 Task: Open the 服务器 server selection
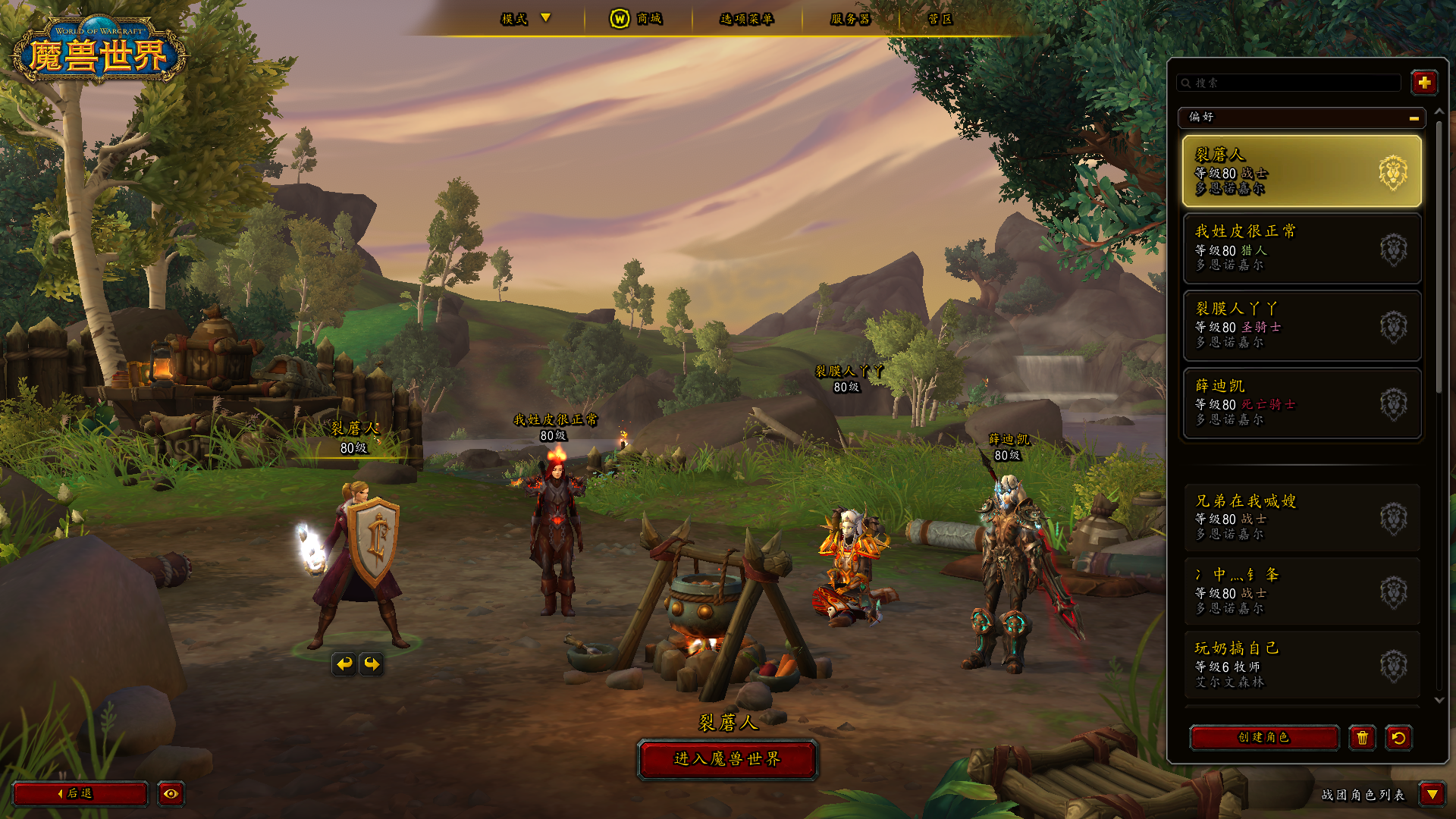[850, 19]
